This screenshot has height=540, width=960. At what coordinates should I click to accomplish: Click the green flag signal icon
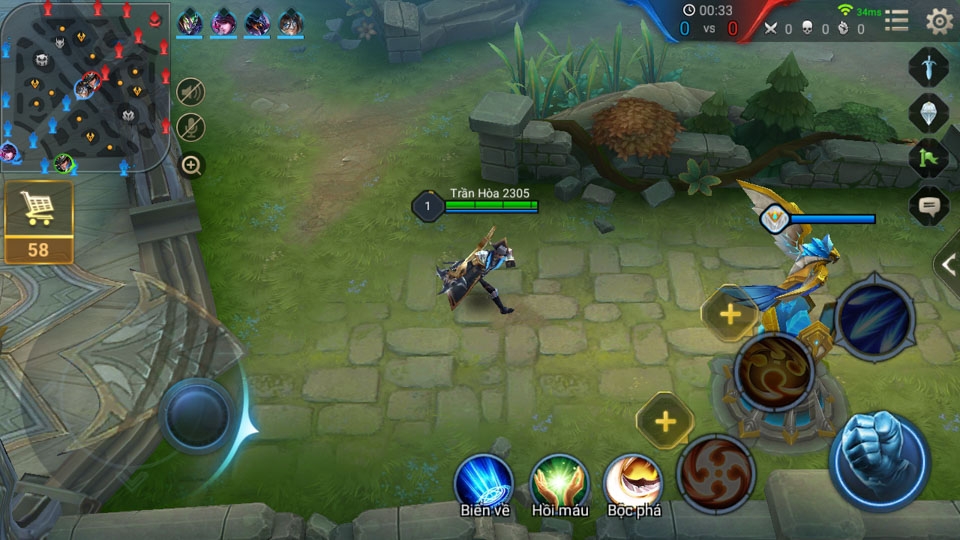pyautogui.click(x=928, y=159)
